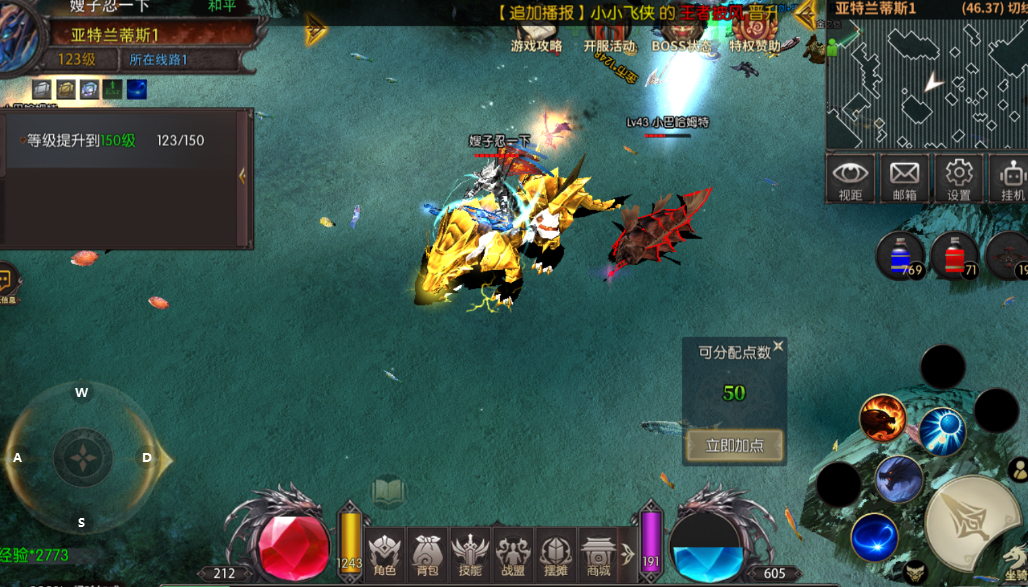Click the minimap of 亚特兰蒂斯1

pos(925,85)
